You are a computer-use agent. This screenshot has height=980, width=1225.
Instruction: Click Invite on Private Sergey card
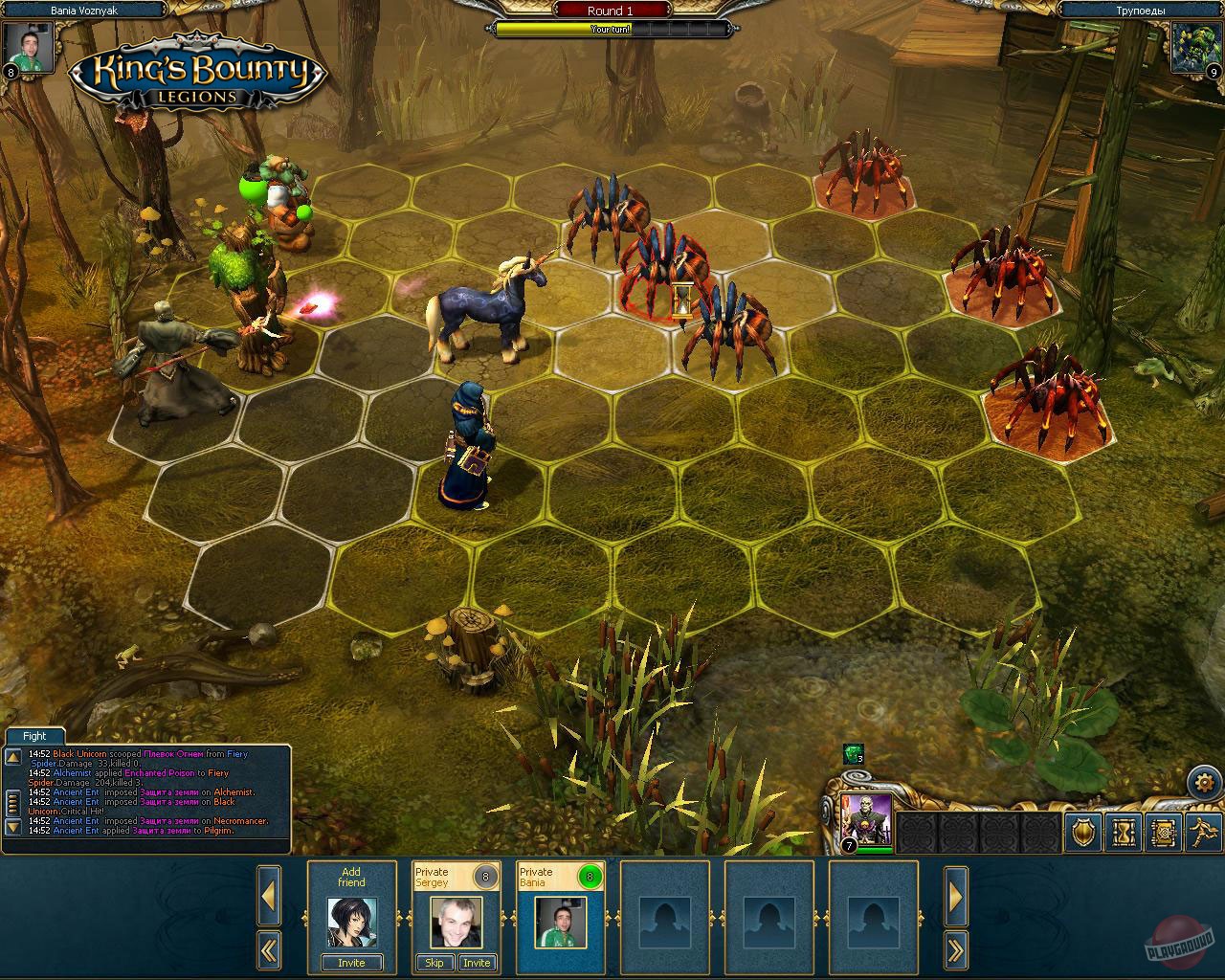point(477,963)
